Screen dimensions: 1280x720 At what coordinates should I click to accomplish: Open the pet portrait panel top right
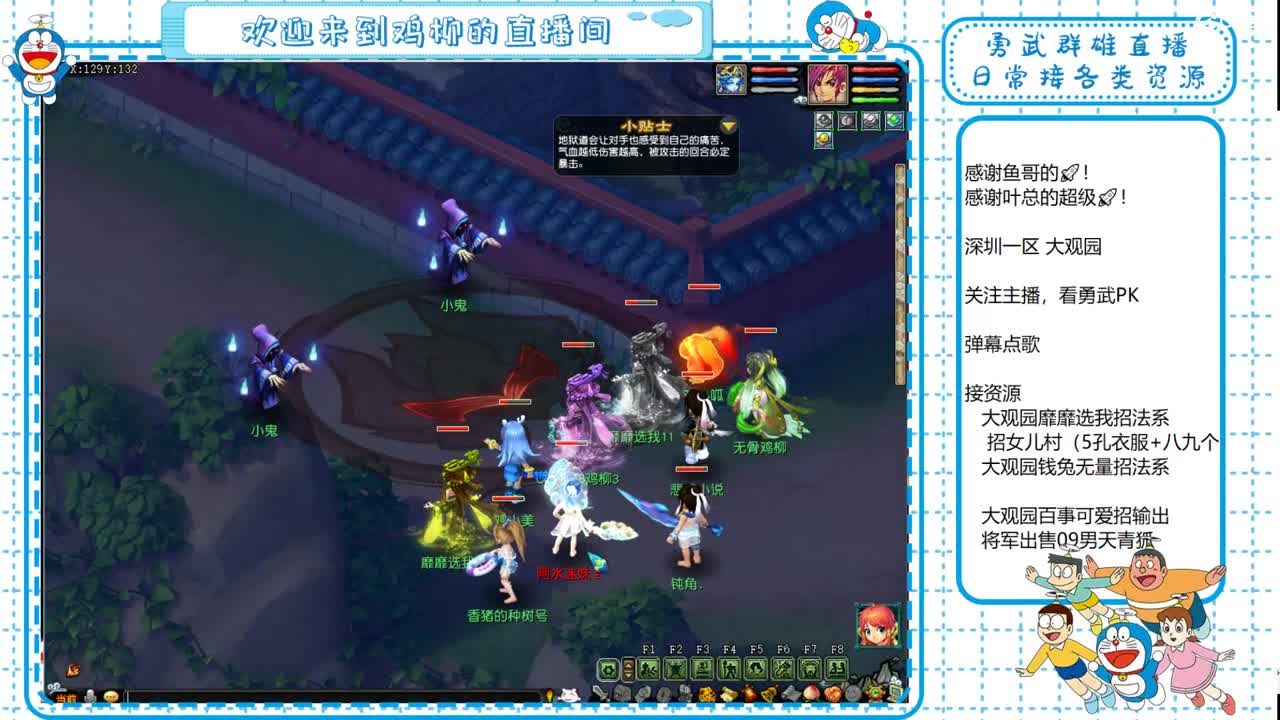click(x=729, y=82)
